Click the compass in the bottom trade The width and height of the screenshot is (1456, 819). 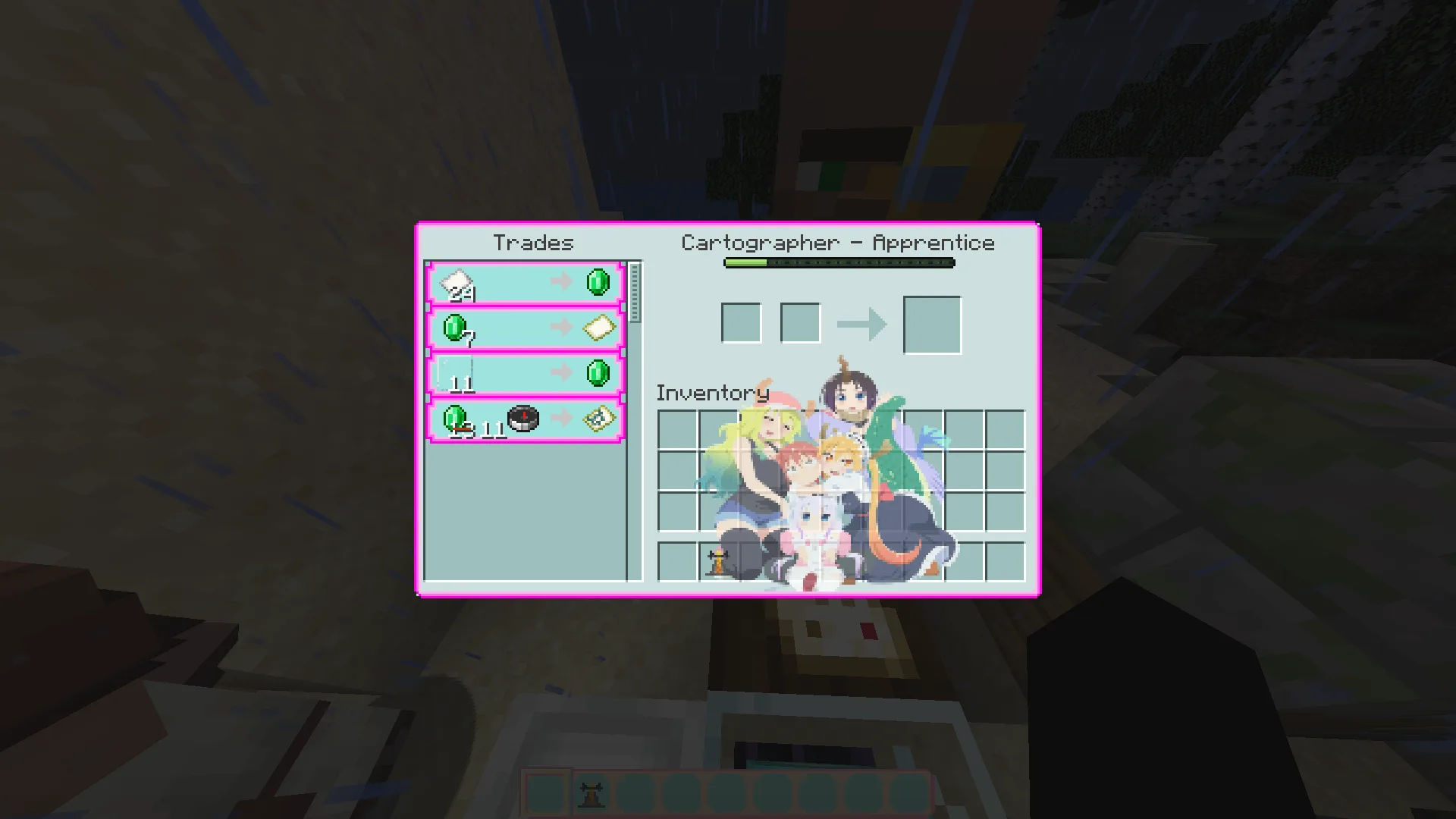[x=524, y=417]
